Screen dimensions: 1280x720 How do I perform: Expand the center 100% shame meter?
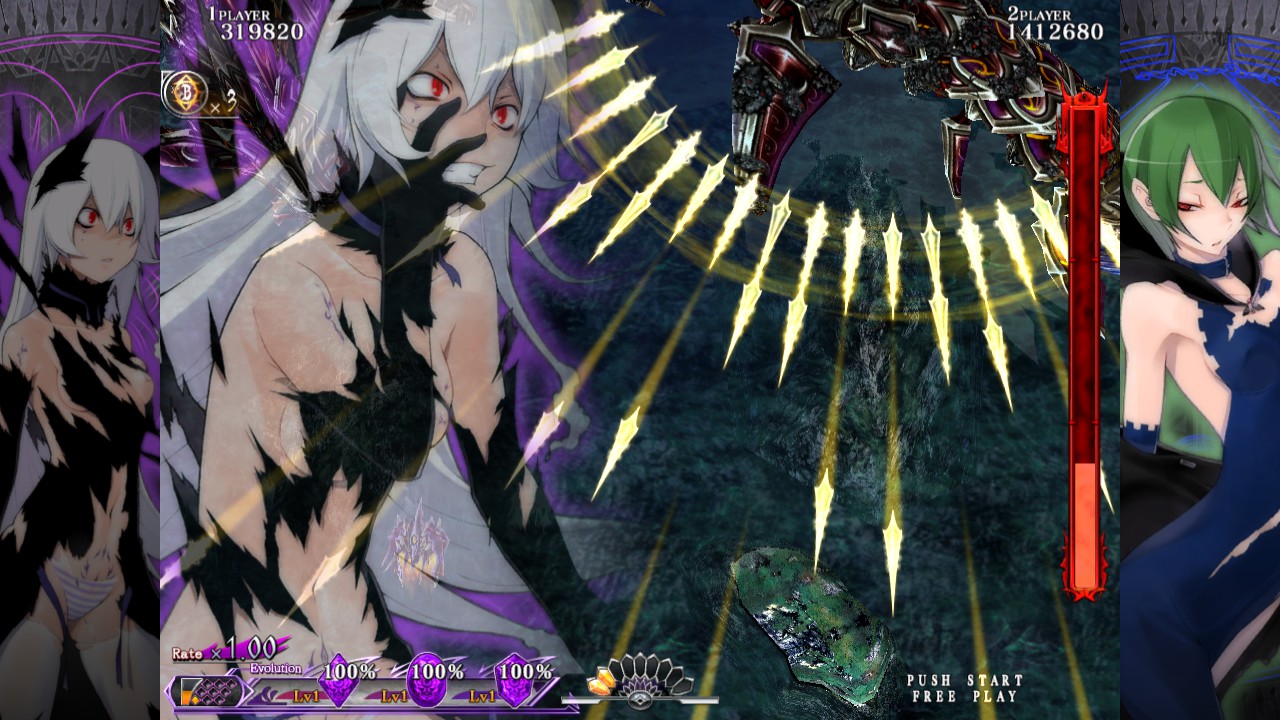click(x=436, y=671)
